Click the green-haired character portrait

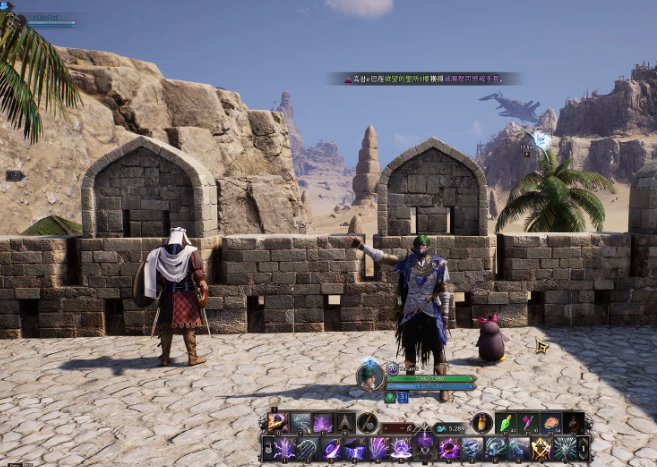[x=370, y=375]
